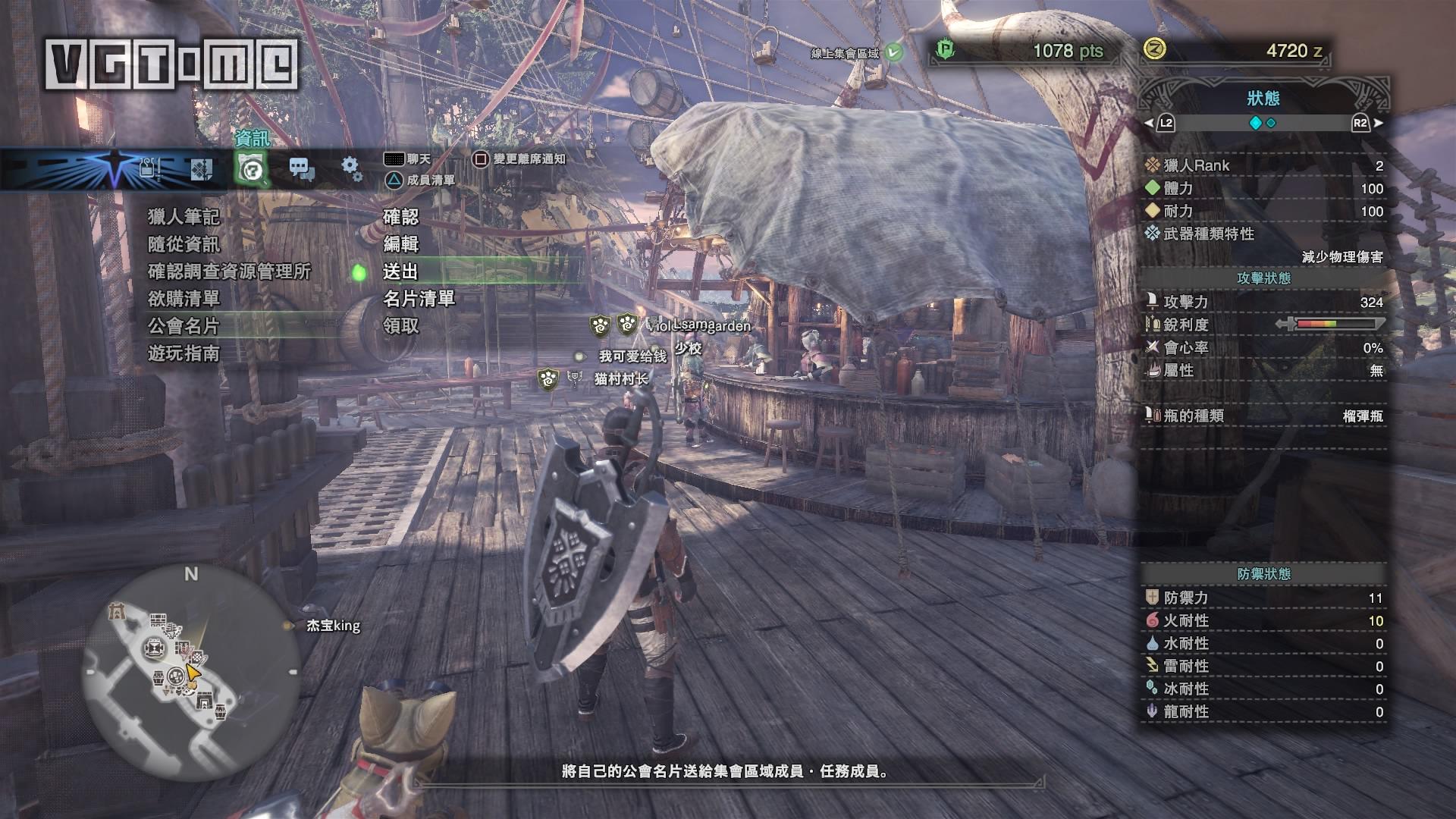Choose 確認 in the guild card submenu
The width and height of the screenshot is (1456, 819).
[x=400, y=217]
